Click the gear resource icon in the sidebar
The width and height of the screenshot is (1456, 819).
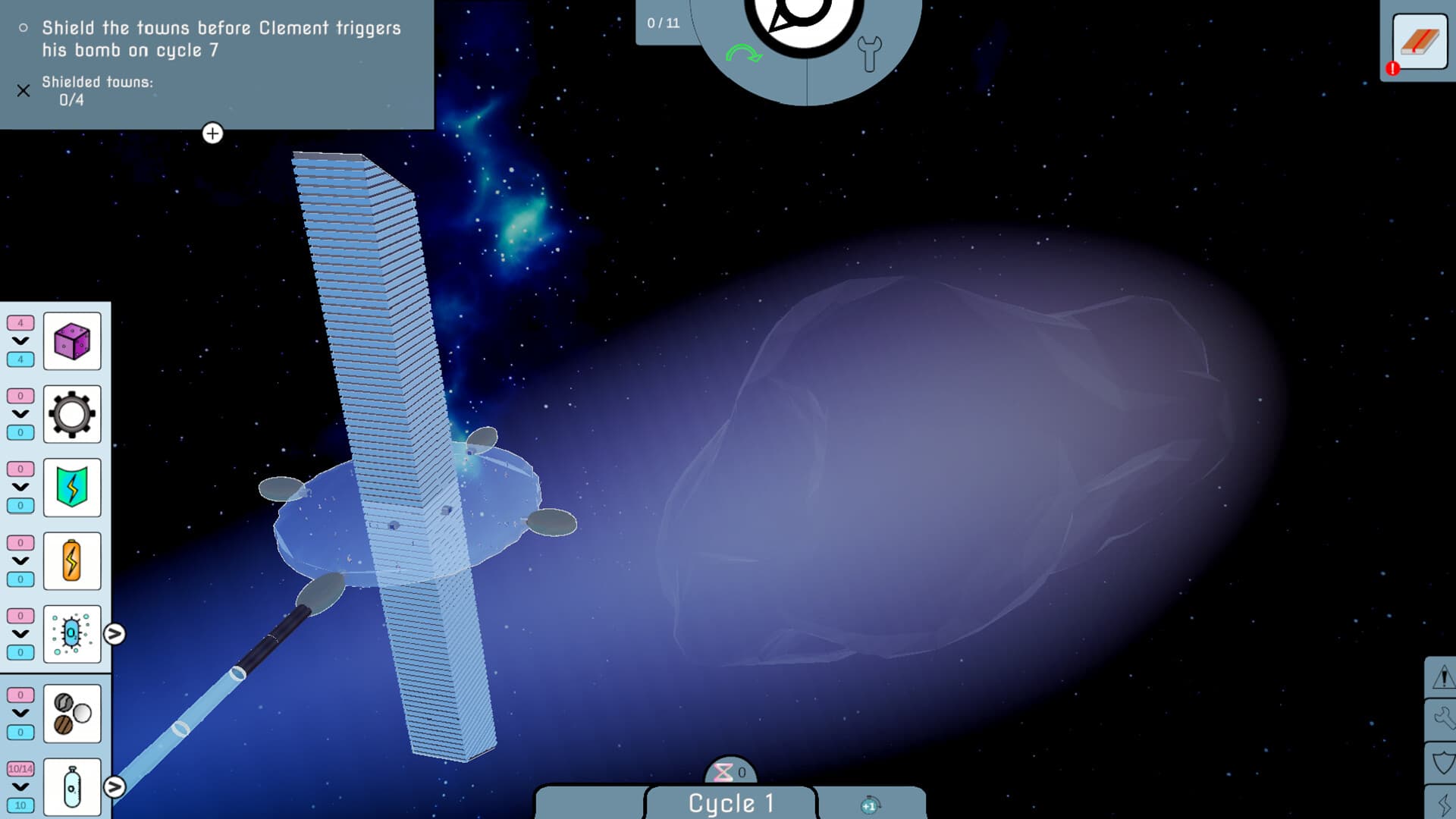tap(73, 415)
